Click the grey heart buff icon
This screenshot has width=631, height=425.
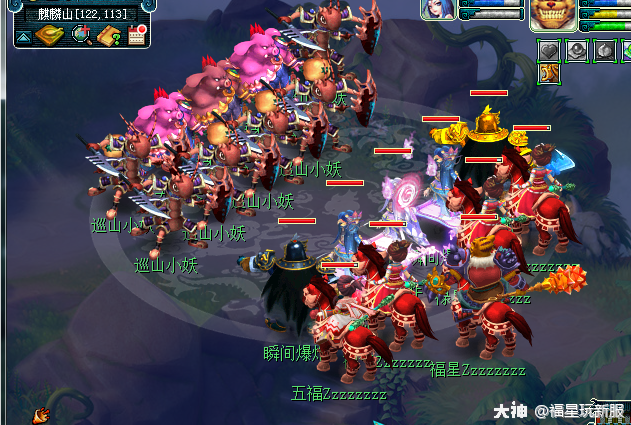(550, 50)
